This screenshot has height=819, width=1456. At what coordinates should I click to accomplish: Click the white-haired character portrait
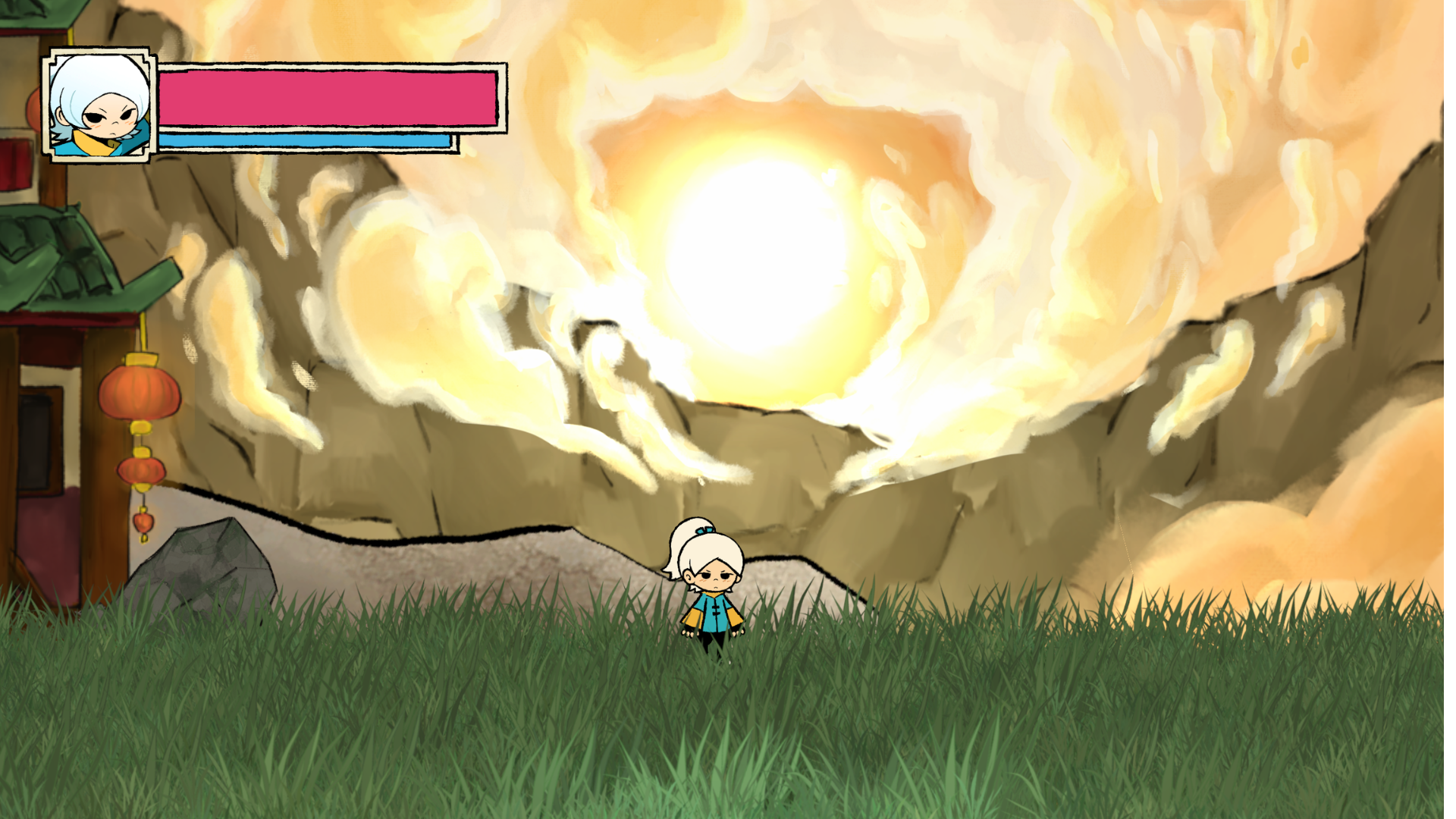tap(99, 105)
